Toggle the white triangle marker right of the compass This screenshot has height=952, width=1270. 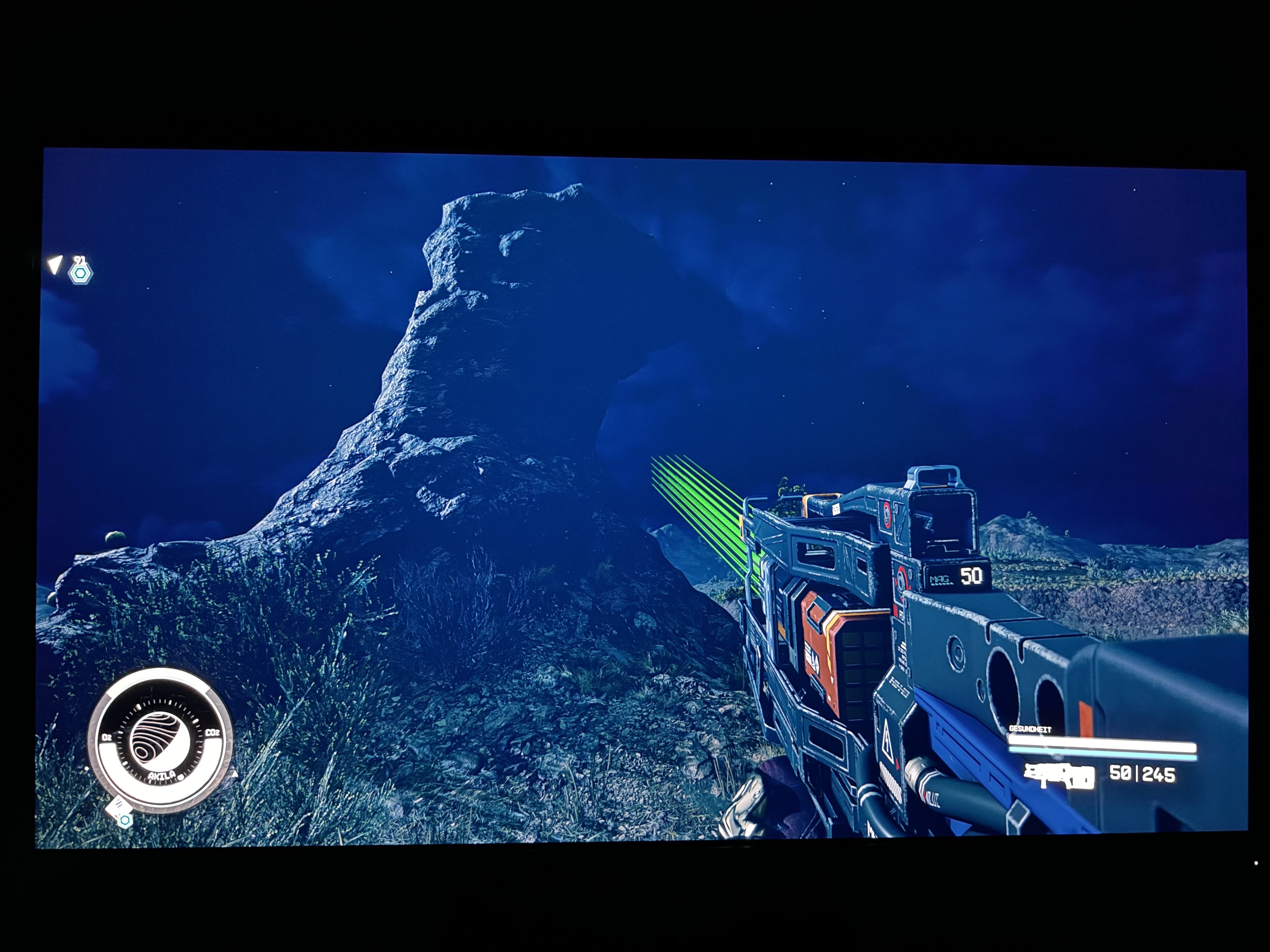tap(235, 775)
